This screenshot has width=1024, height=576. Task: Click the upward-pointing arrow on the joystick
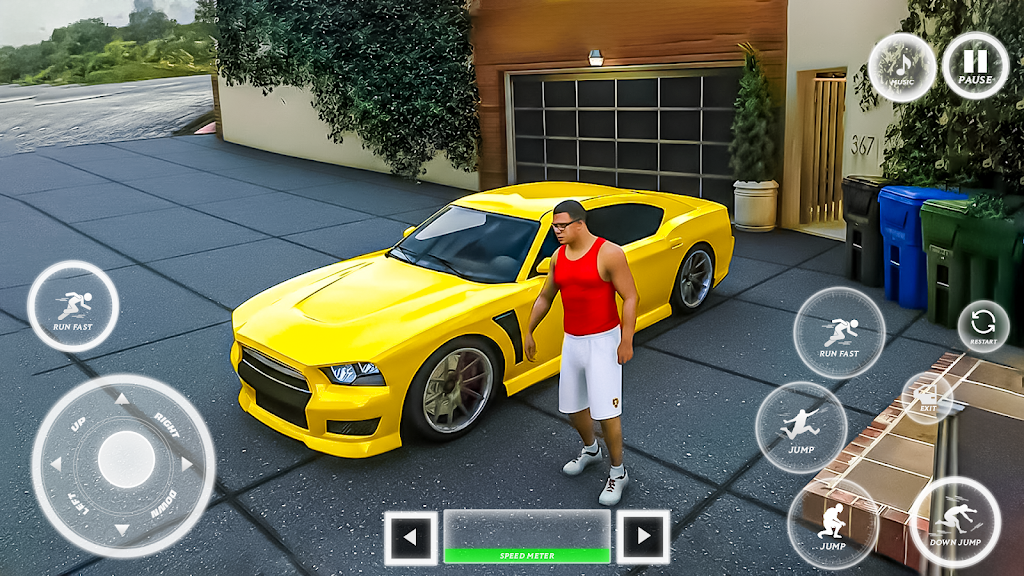(x=122, y=398)
